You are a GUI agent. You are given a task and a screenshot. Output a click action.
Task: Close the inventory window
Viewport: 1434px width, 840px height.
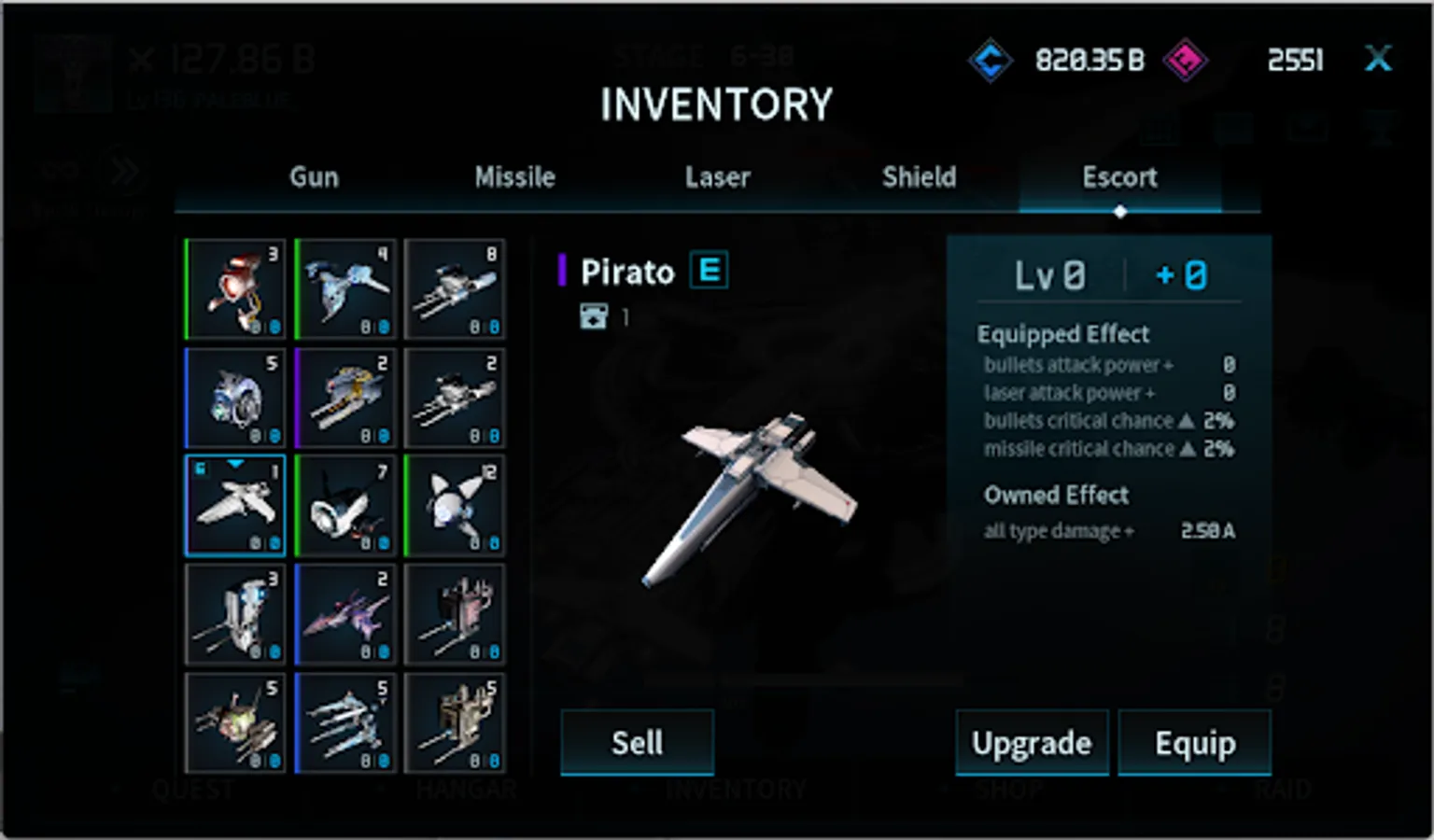pos(1378,59)
